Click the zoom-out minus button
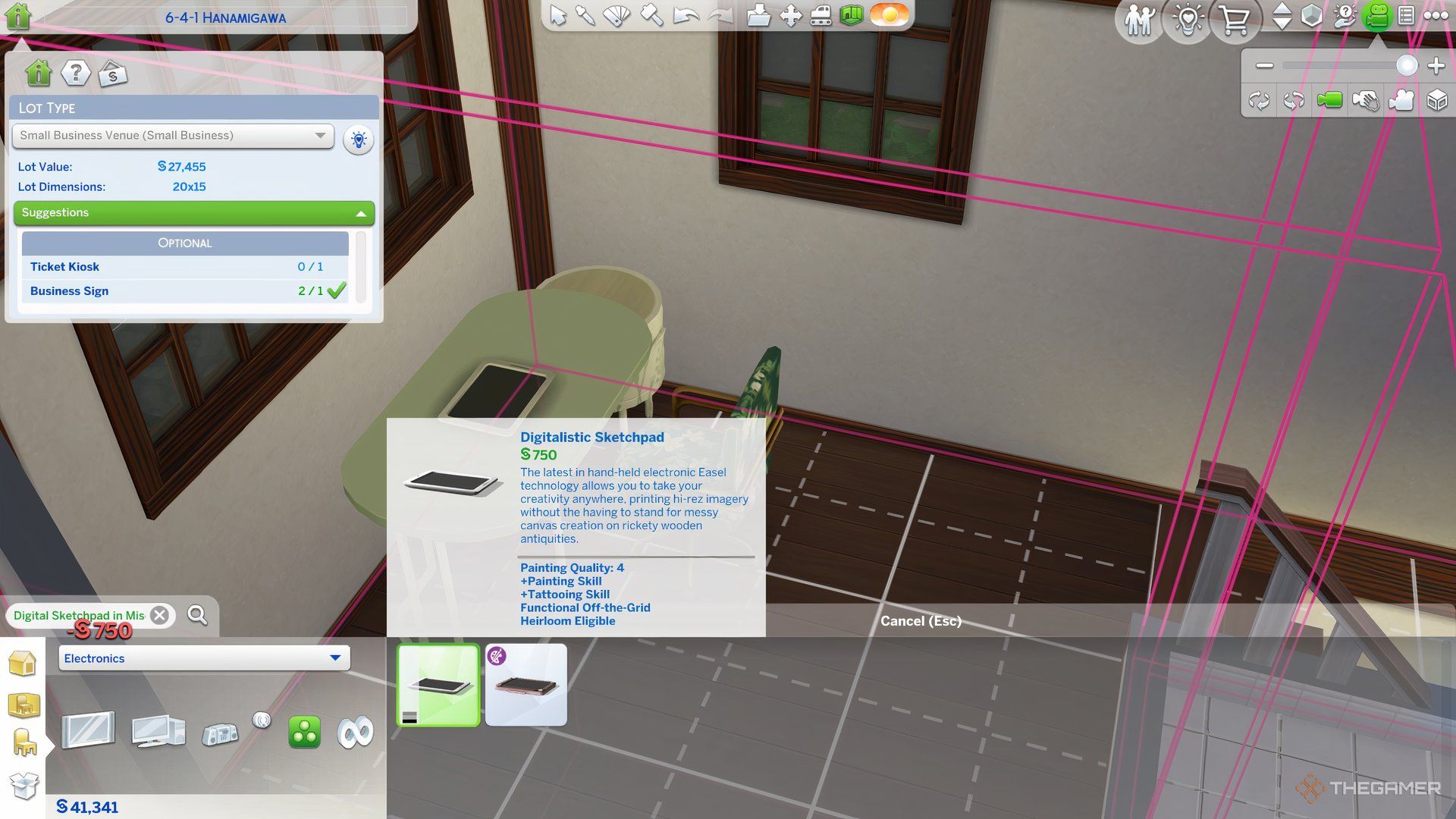 click(x=1264, y=66)
